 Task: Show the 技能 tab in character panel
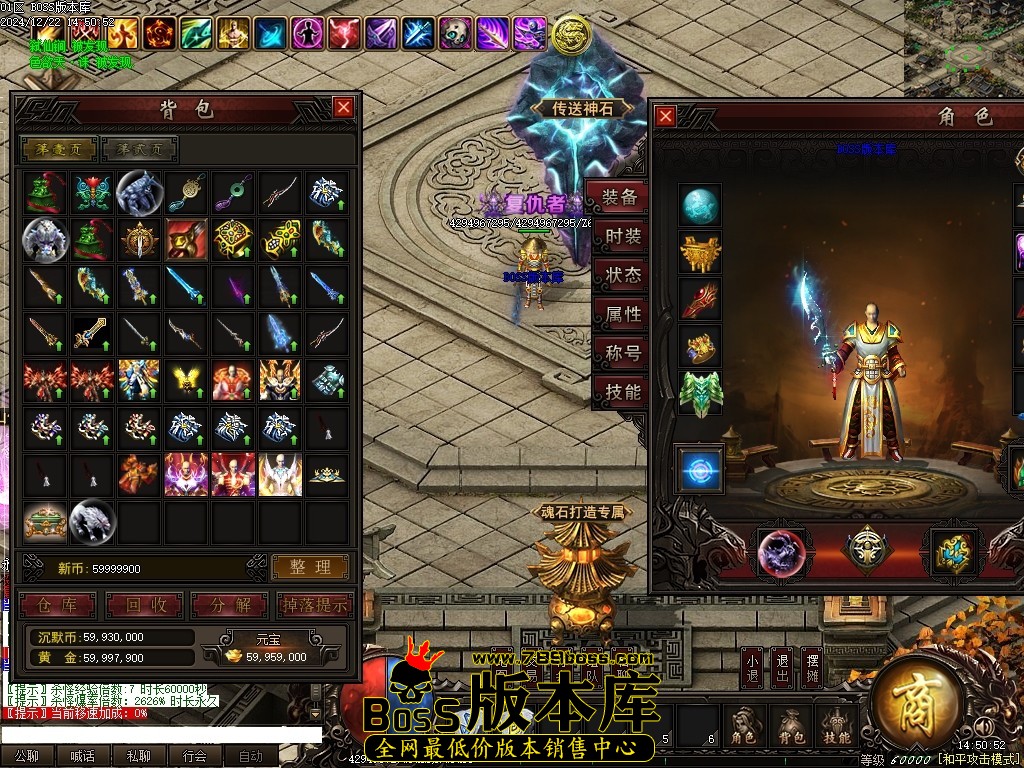pos(622,392)
